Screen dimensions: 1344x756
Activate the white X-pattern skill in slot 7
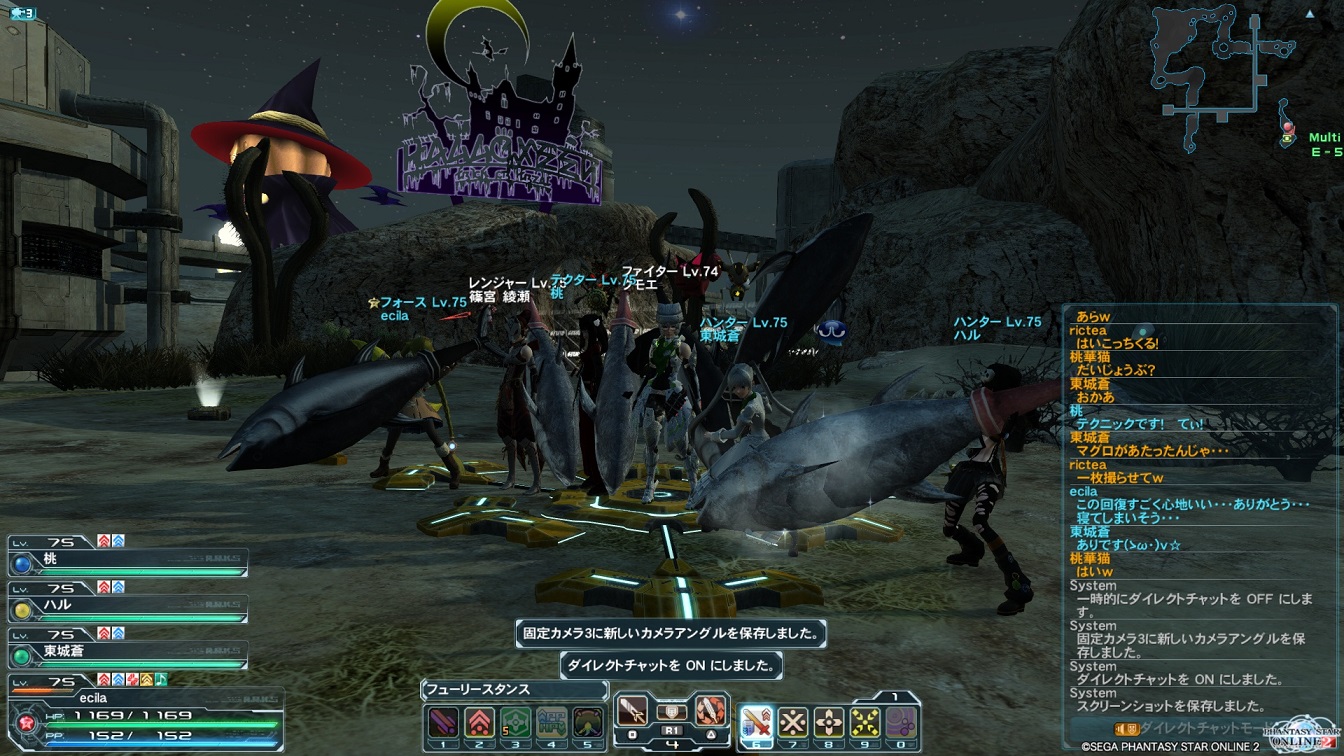point(793,721)
